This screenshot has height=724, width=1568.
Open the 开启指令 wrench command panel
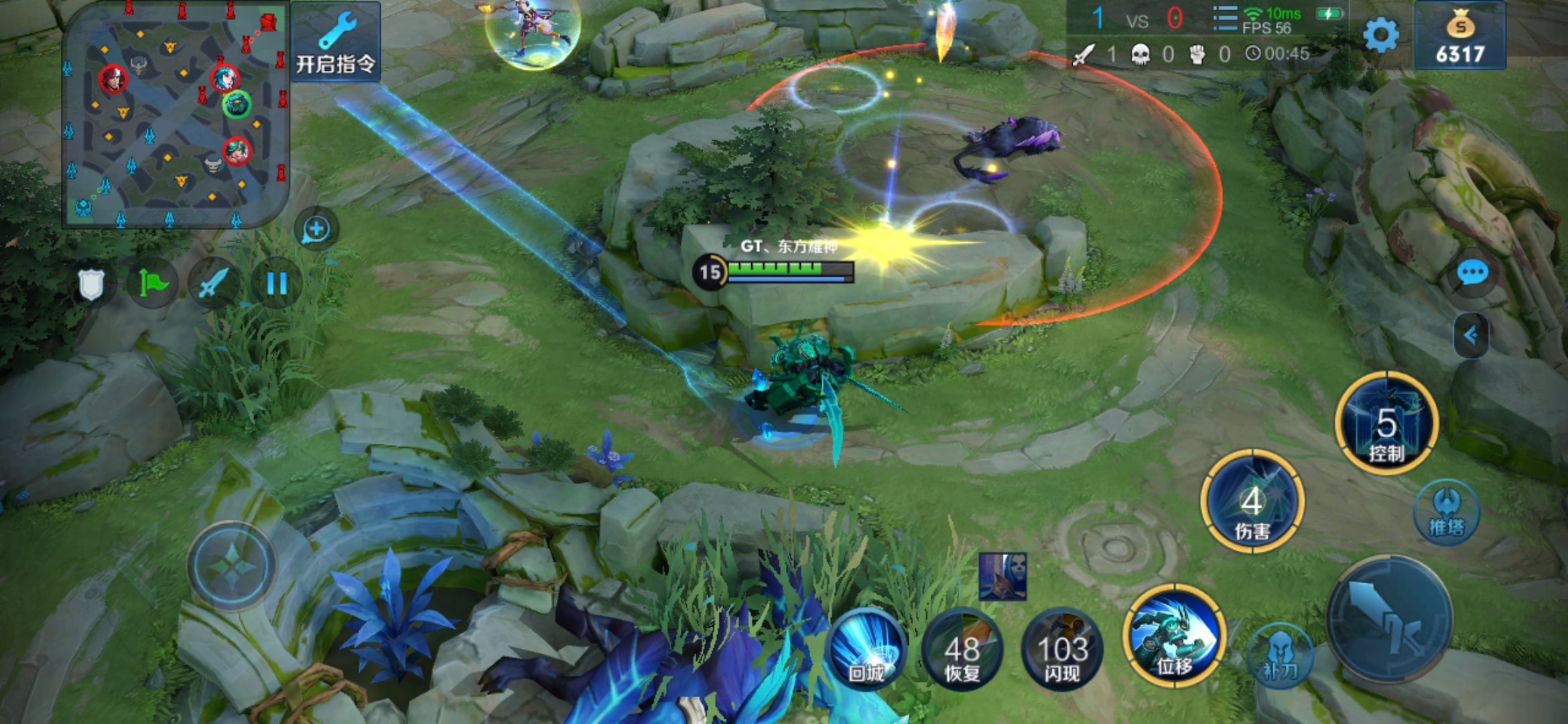[336, 42]
